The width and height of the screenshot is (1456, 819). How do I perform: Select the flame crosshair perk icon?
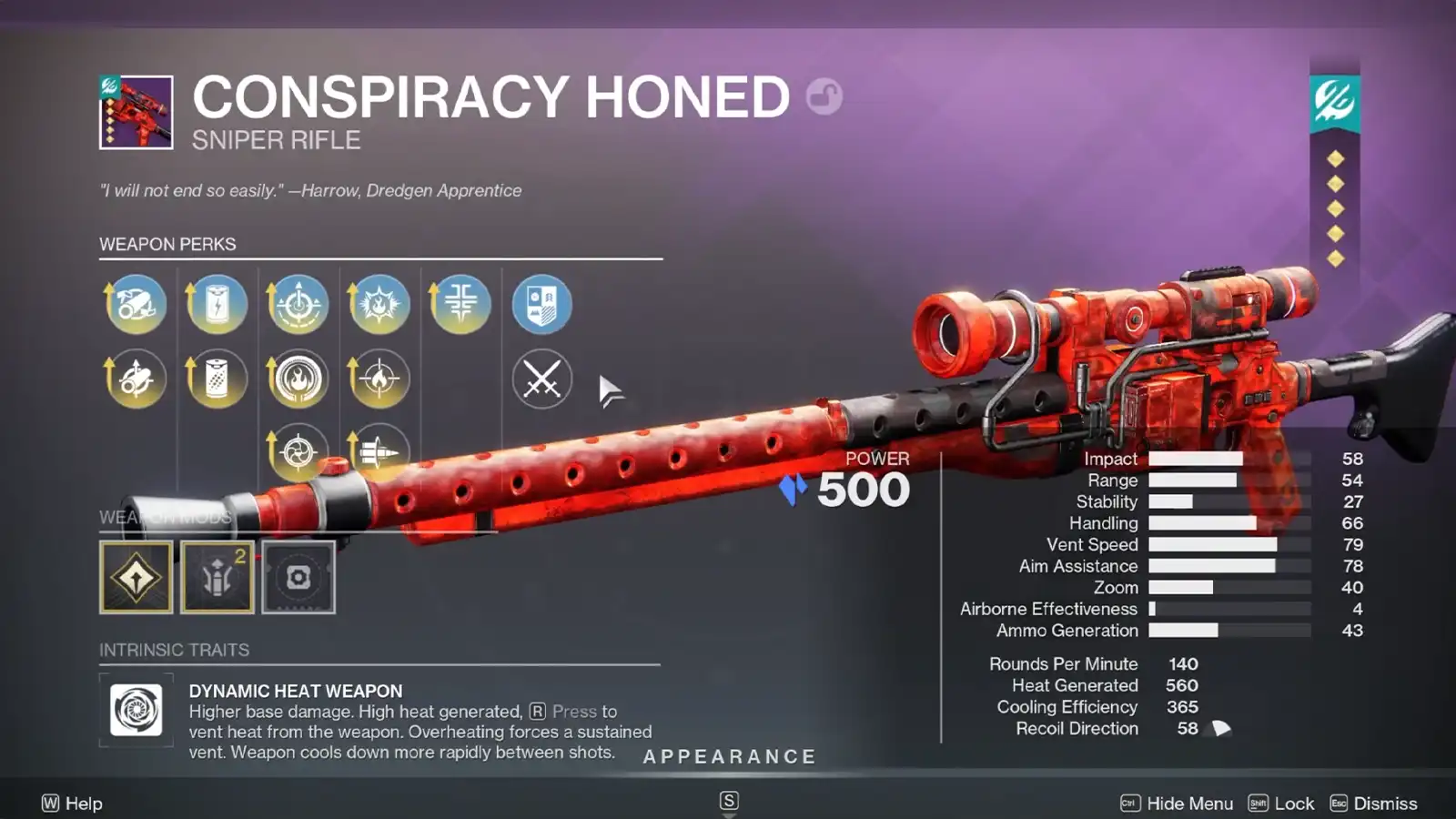pos(379,378)
